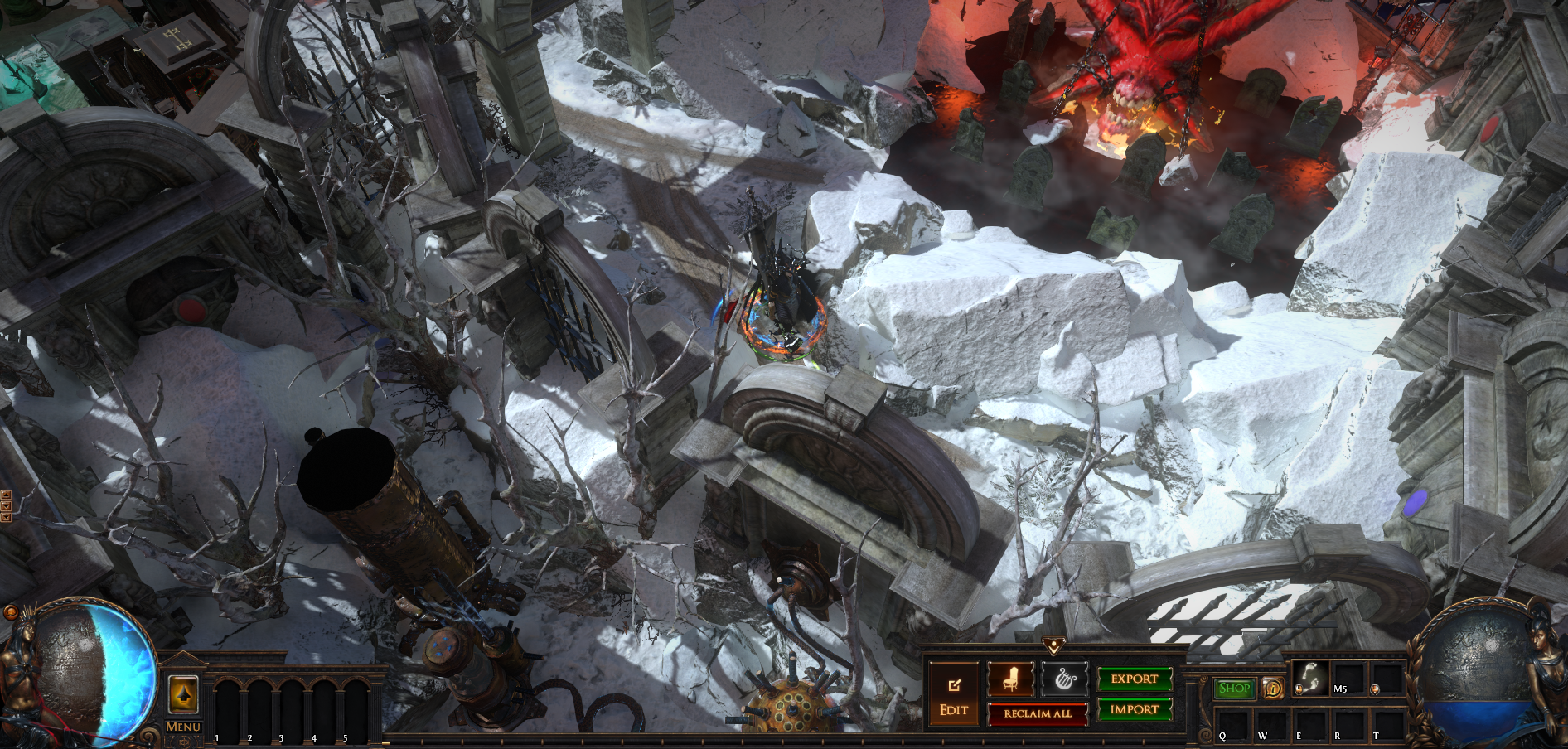Reclaim all hideout decorations

[x=1038, y=713]
